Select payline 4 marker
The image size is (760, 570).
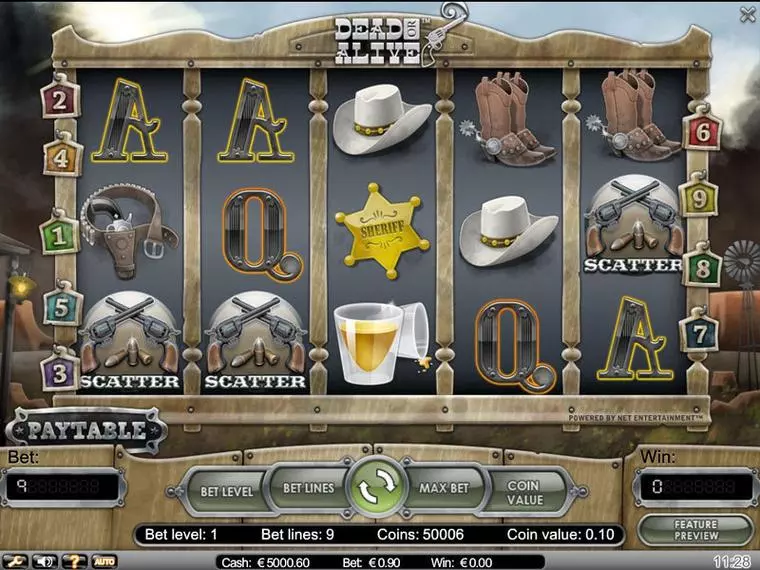tap(61, 157)
